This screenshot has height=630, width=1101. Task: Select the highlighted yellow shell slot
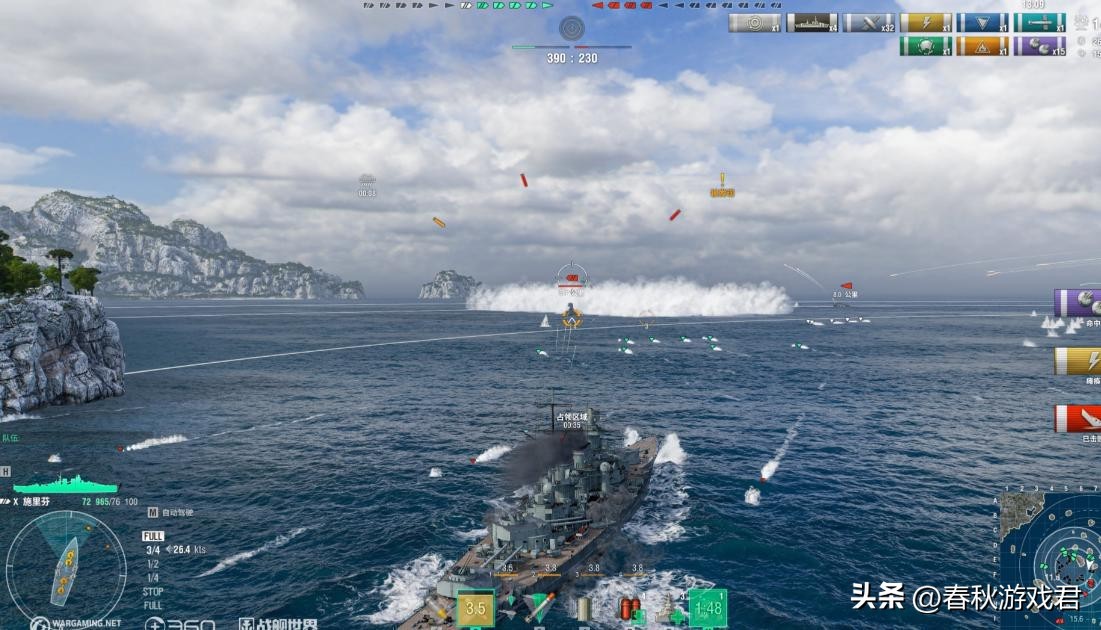475,608
